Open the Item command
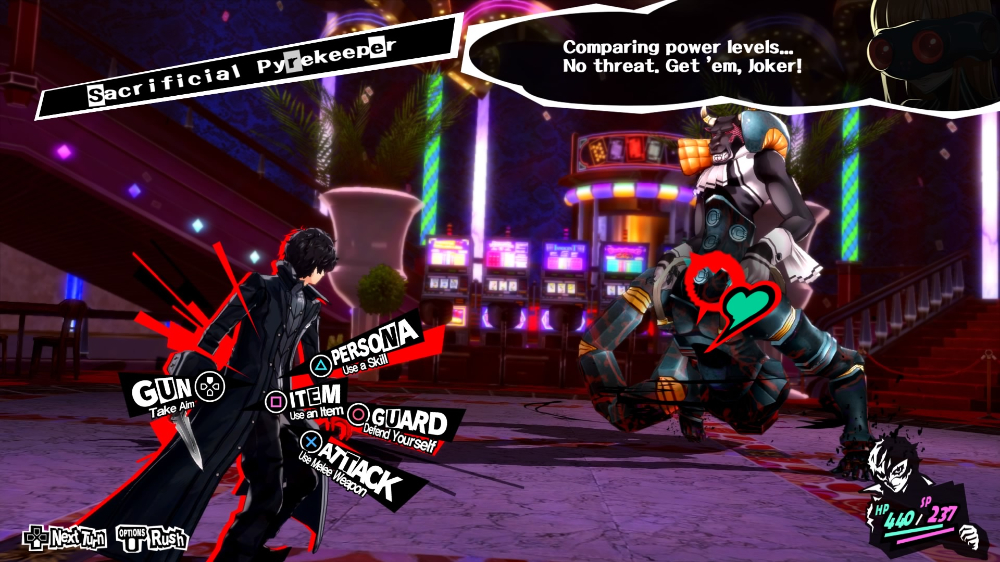Image resolution: width=1000 pixels, height=562 pixels. 308,400
